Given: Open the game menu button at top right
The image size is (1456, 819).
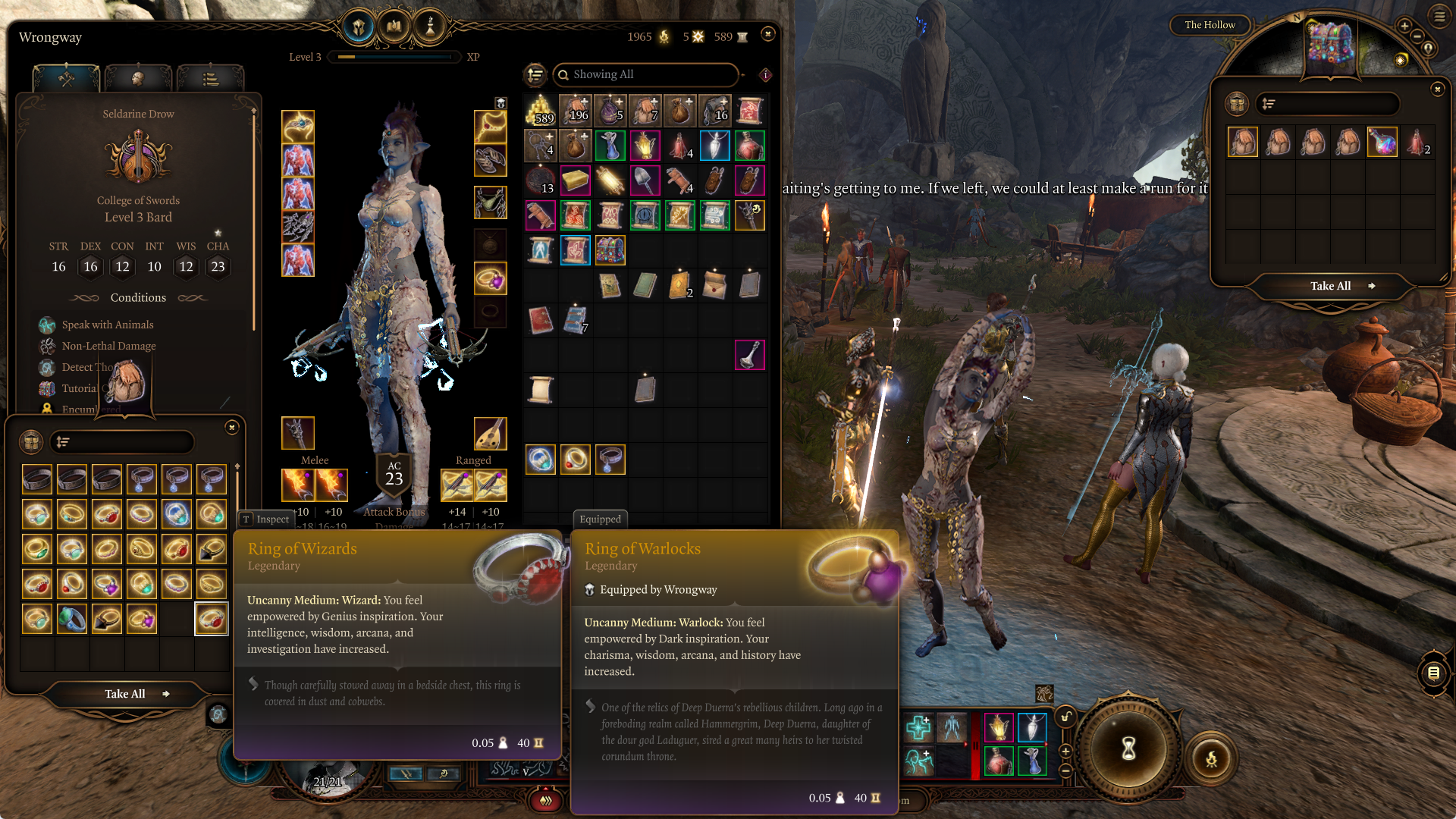Looking at the screenshot, I should pos(1439,16).
